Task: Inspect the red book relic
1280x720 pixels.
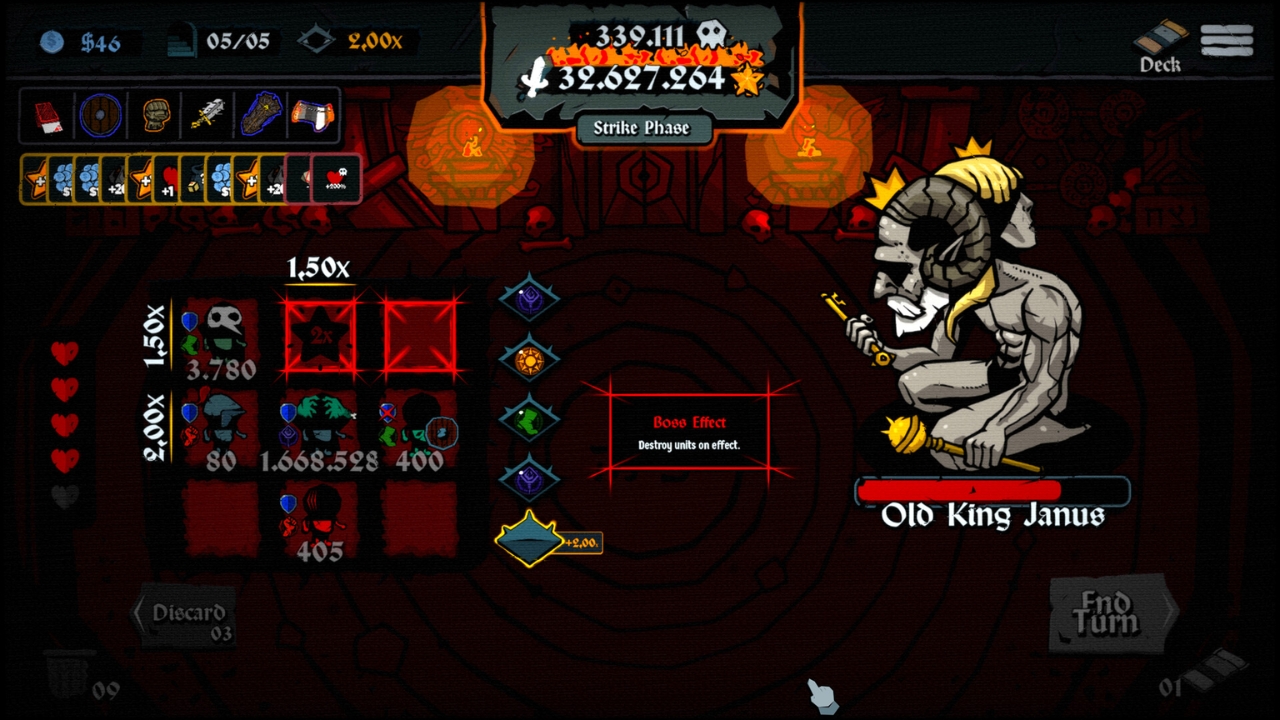Action: click(x=48, y=115)
